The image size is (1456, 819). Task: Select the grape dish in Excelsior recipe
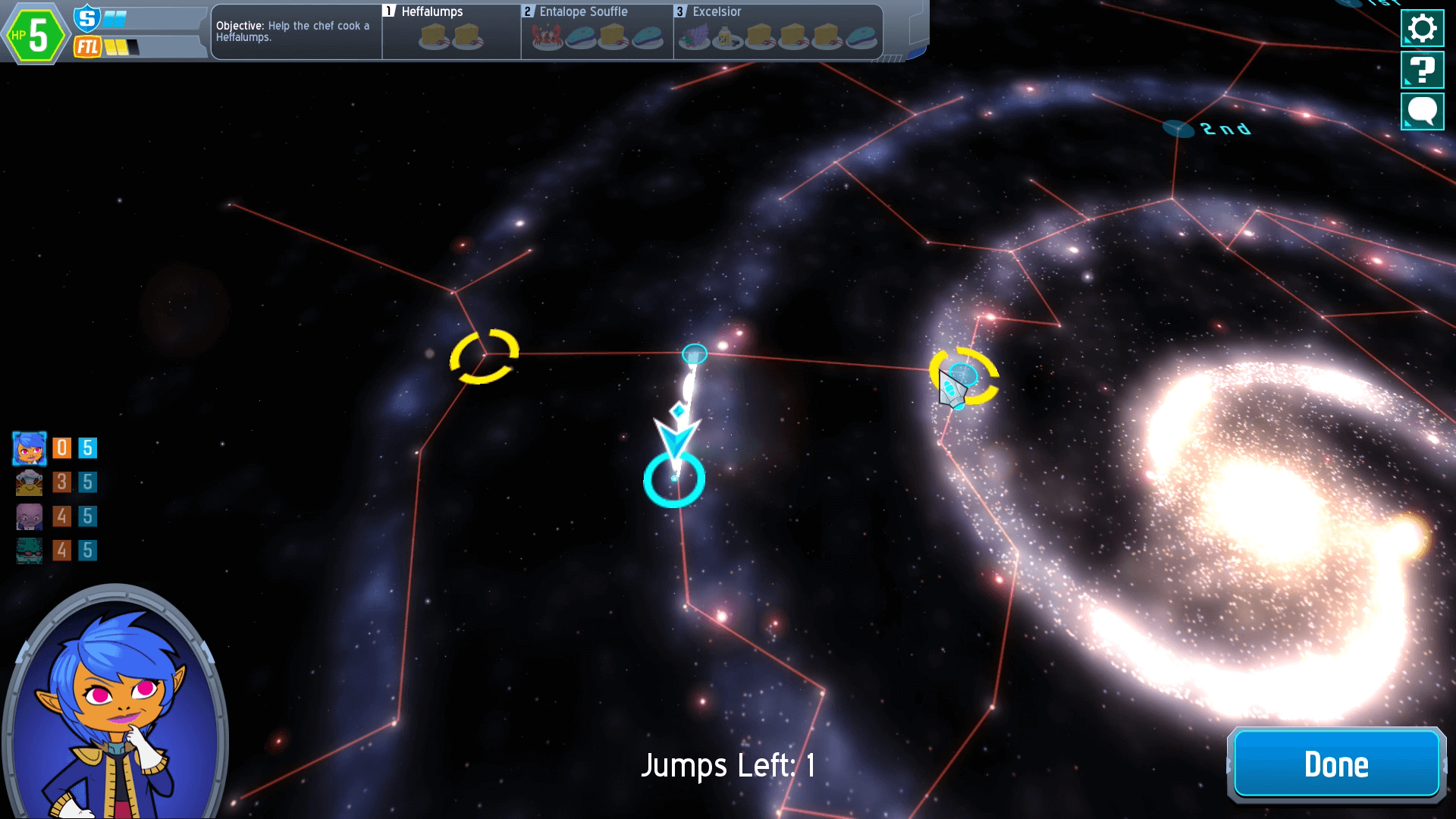(694, 36)
